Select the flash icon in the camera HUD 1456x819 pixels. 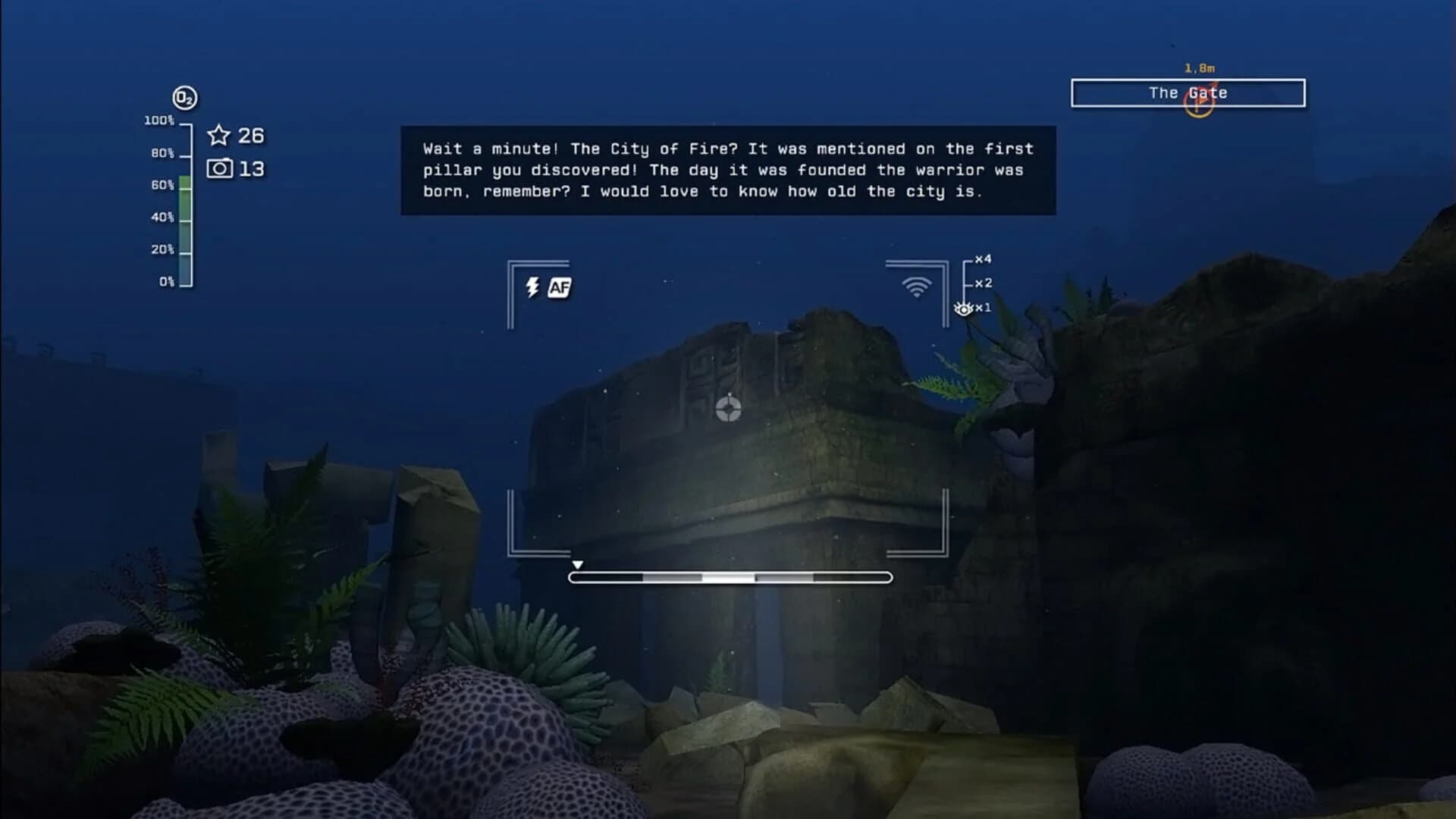click(531, 287)
